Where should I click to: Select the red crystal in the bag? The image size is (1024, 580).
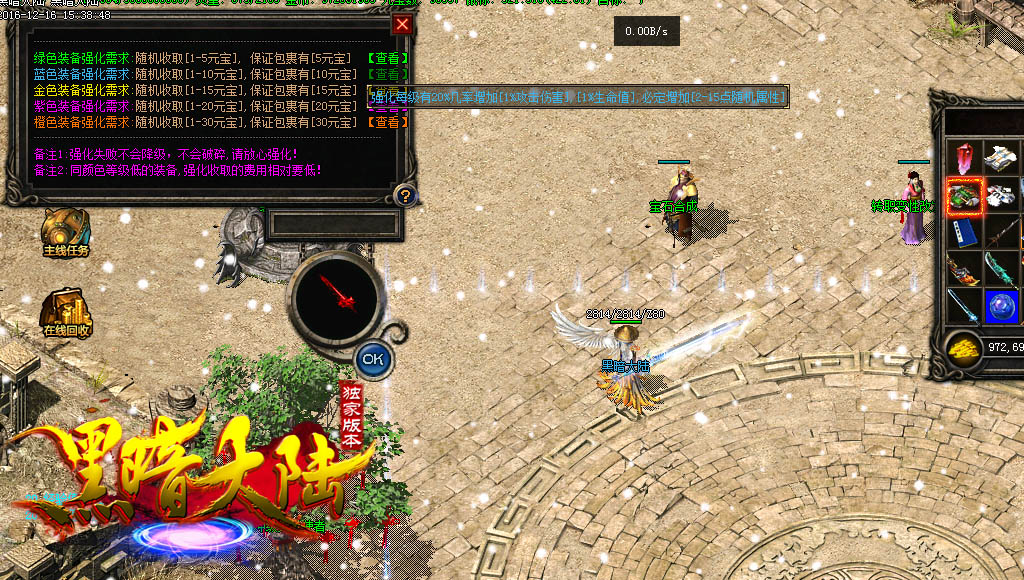pos(965,159)
